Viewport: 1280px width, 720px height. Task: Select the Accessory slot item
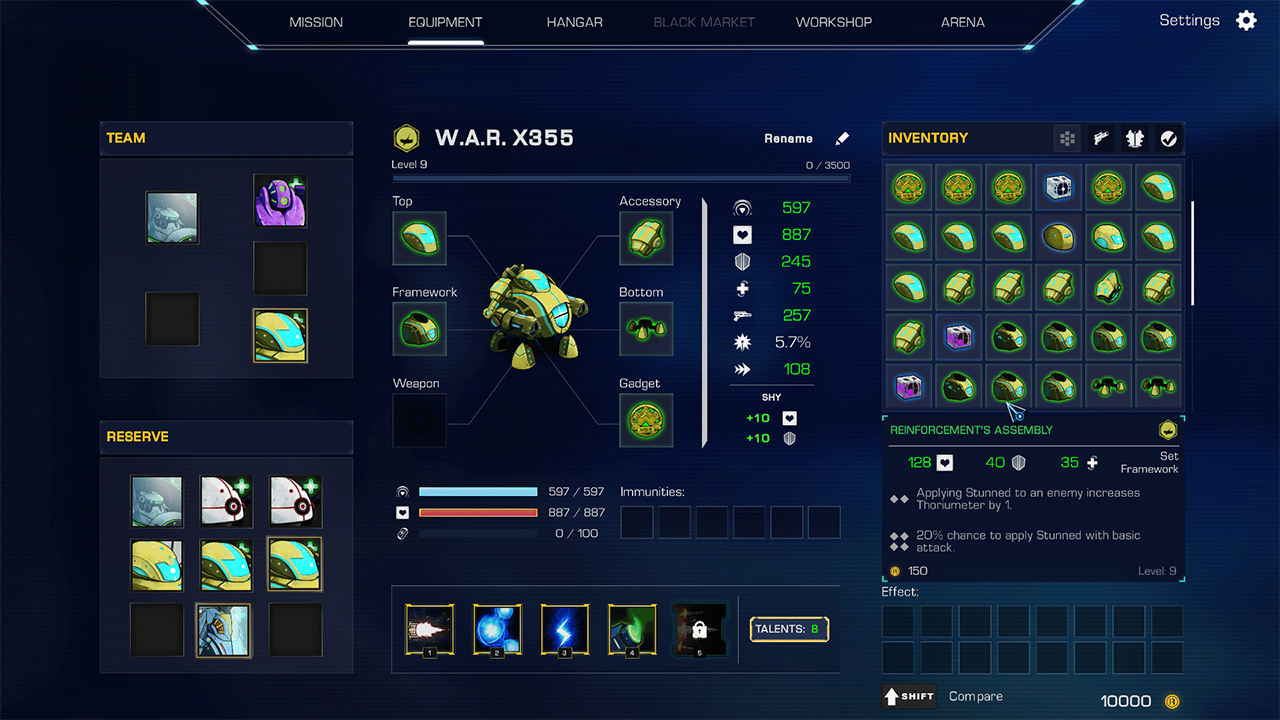646,238
